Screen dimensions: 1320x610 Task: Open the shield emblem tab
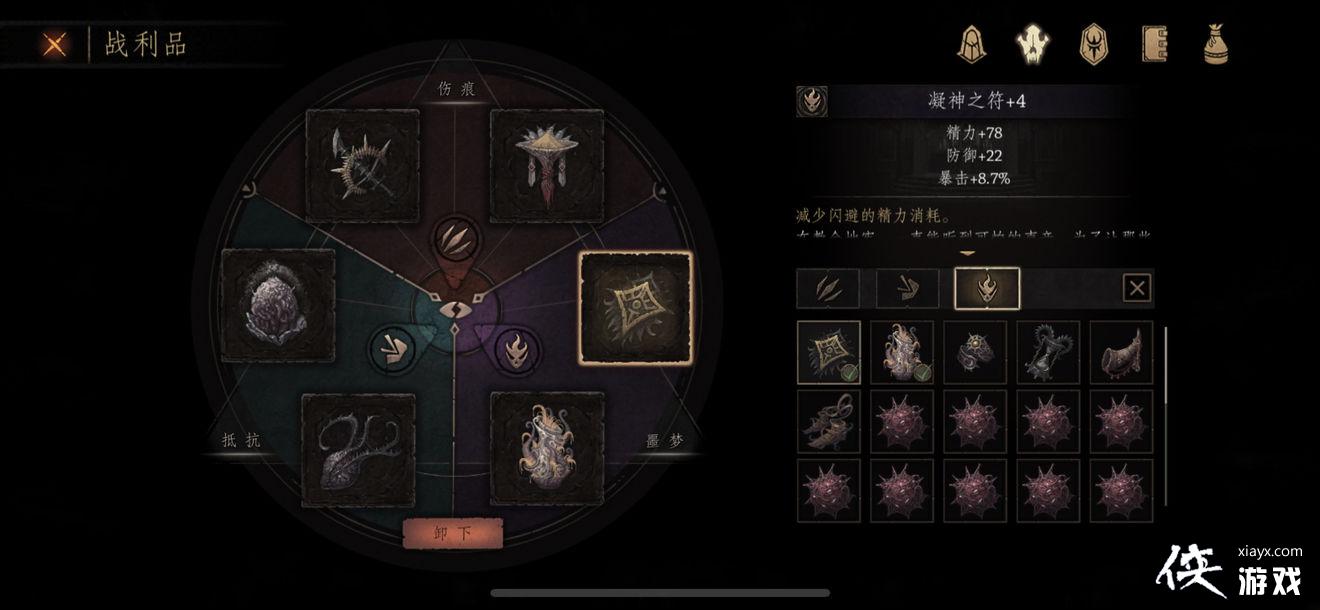click(x=1093, y=43)
